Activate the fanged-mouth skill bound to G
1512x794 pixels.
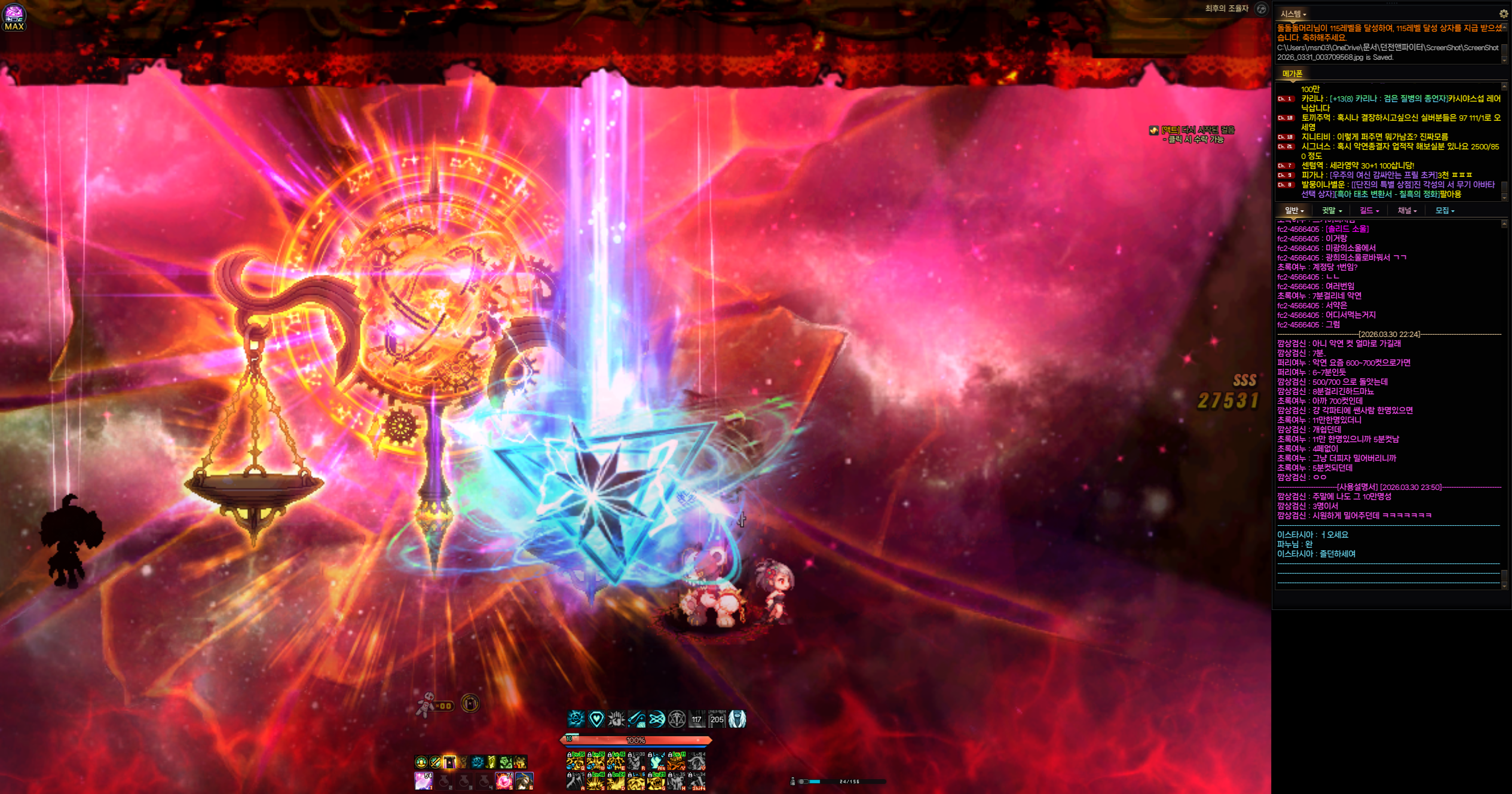coord(656,781)
